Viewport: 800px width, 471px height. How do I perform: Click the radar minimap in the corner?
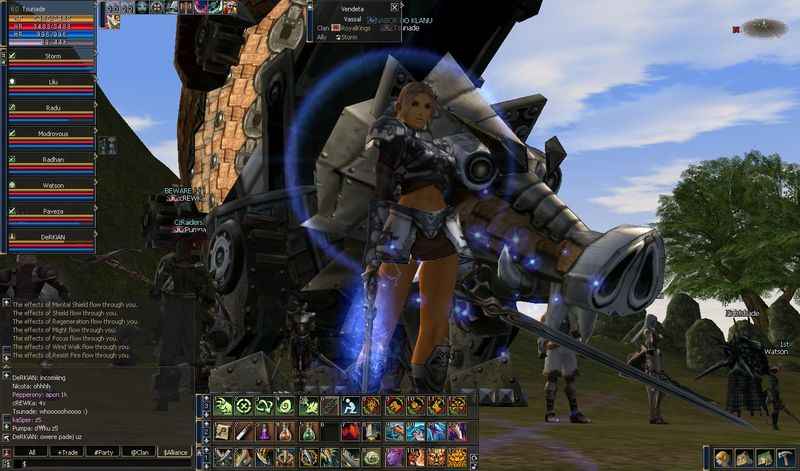click(765, 27)
